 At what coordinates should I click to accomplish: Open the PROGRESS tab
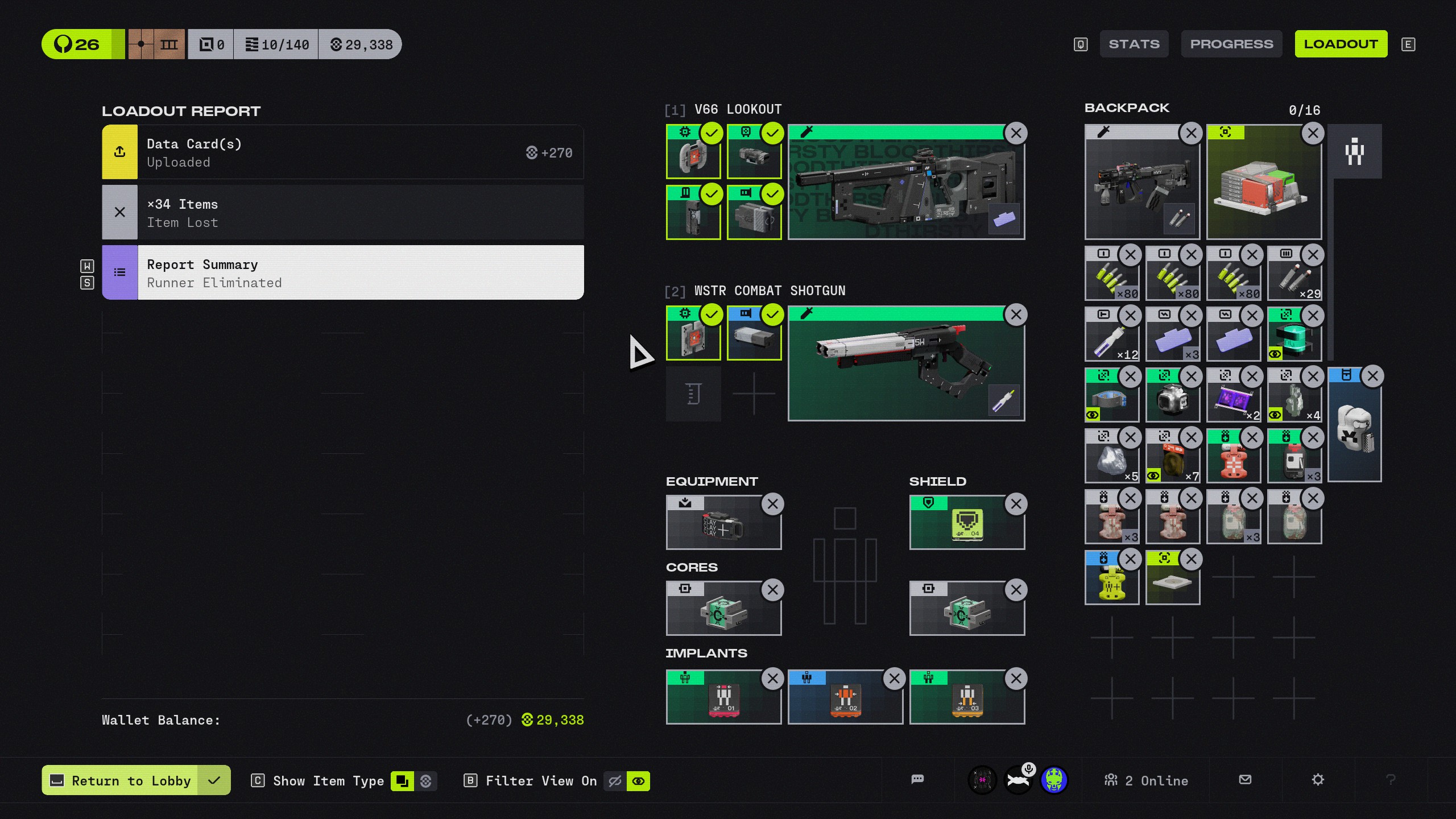point(1231,44)
